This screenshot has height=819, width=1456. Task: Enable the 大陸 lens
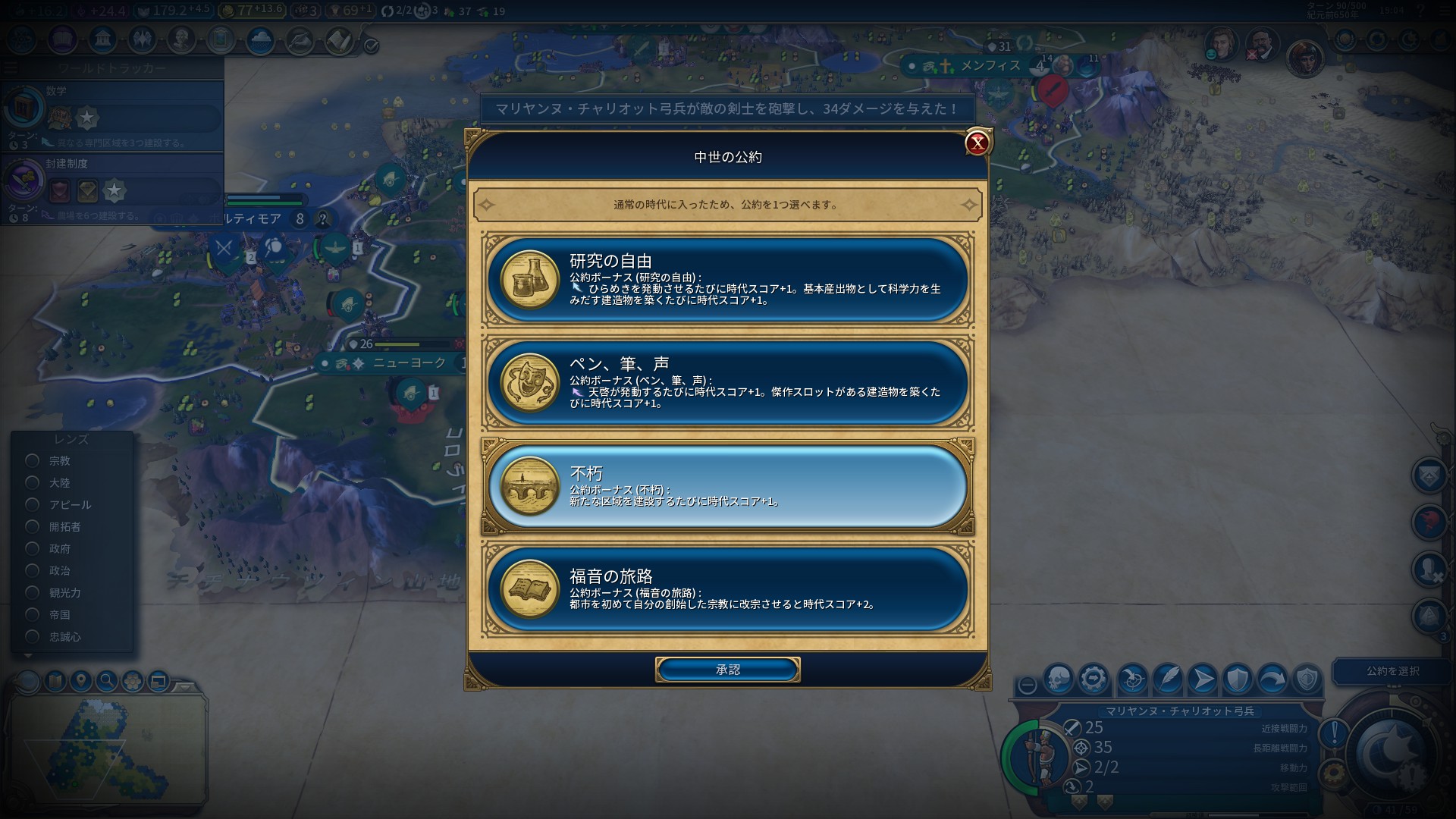33,482
